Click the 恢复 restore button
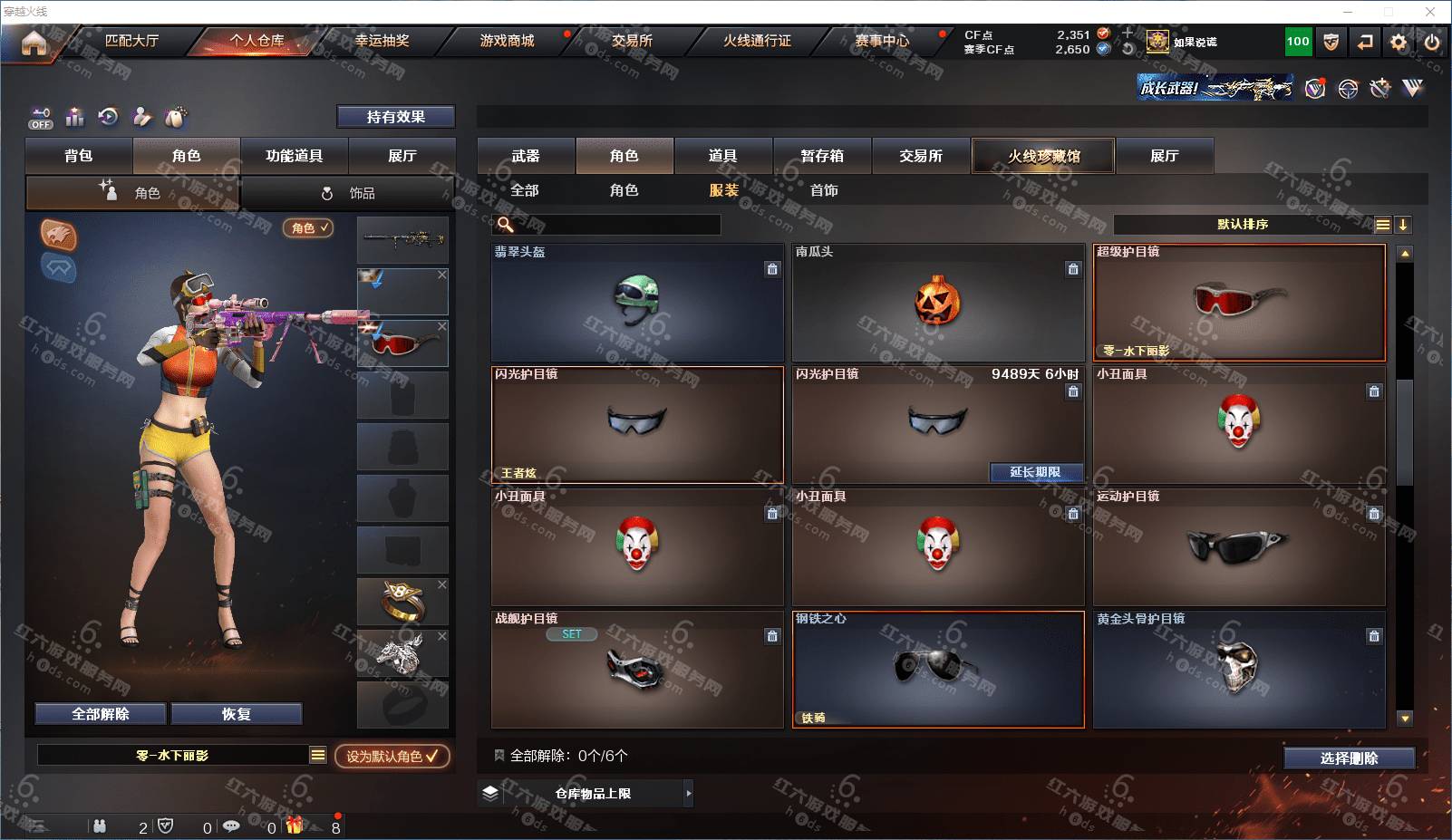Image resolution: width=1452 pixels, height=840 pixels. [x=236, y=714]
